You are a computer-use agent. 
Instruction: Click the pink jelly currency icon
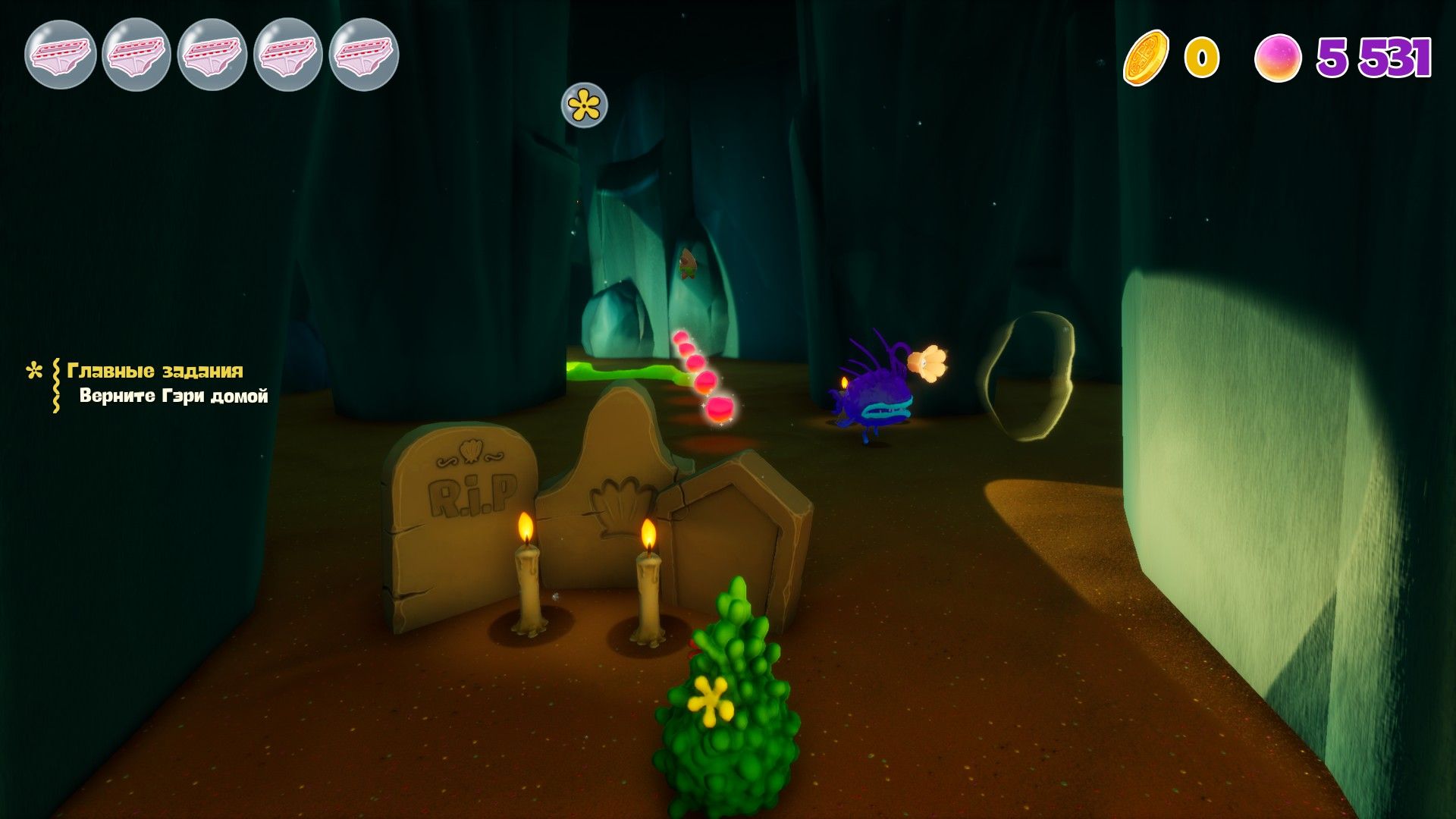[x=1278, y=58]
